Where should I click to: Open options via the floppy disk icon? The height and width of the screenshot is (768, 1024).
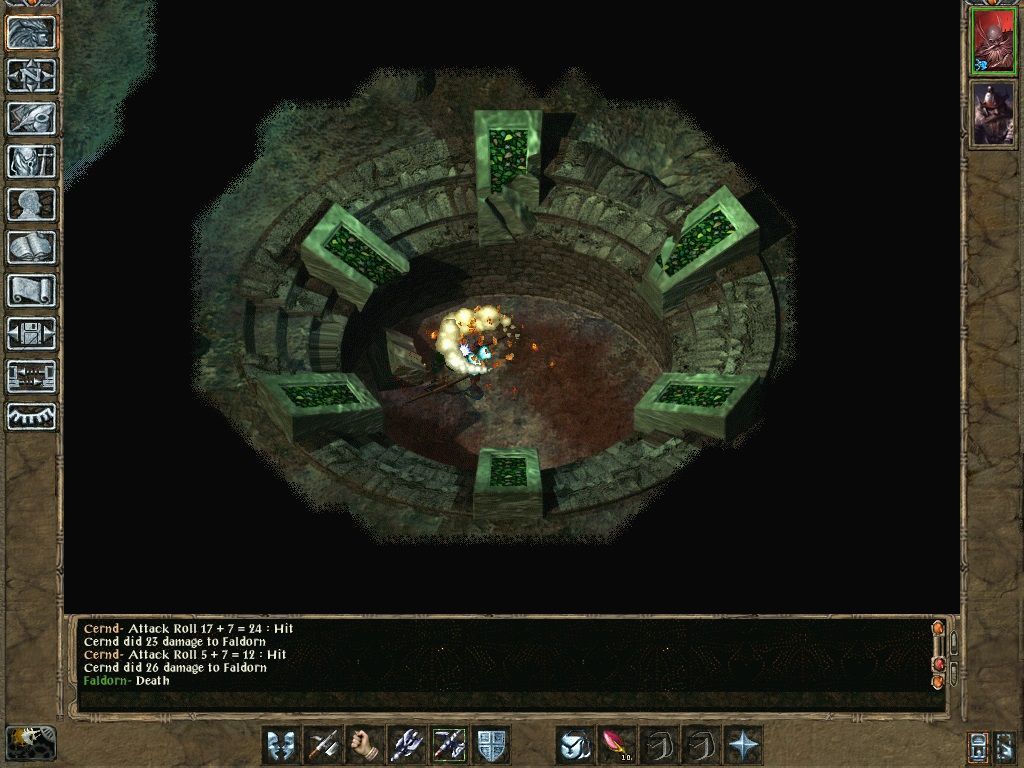click(x=31, y=333)
